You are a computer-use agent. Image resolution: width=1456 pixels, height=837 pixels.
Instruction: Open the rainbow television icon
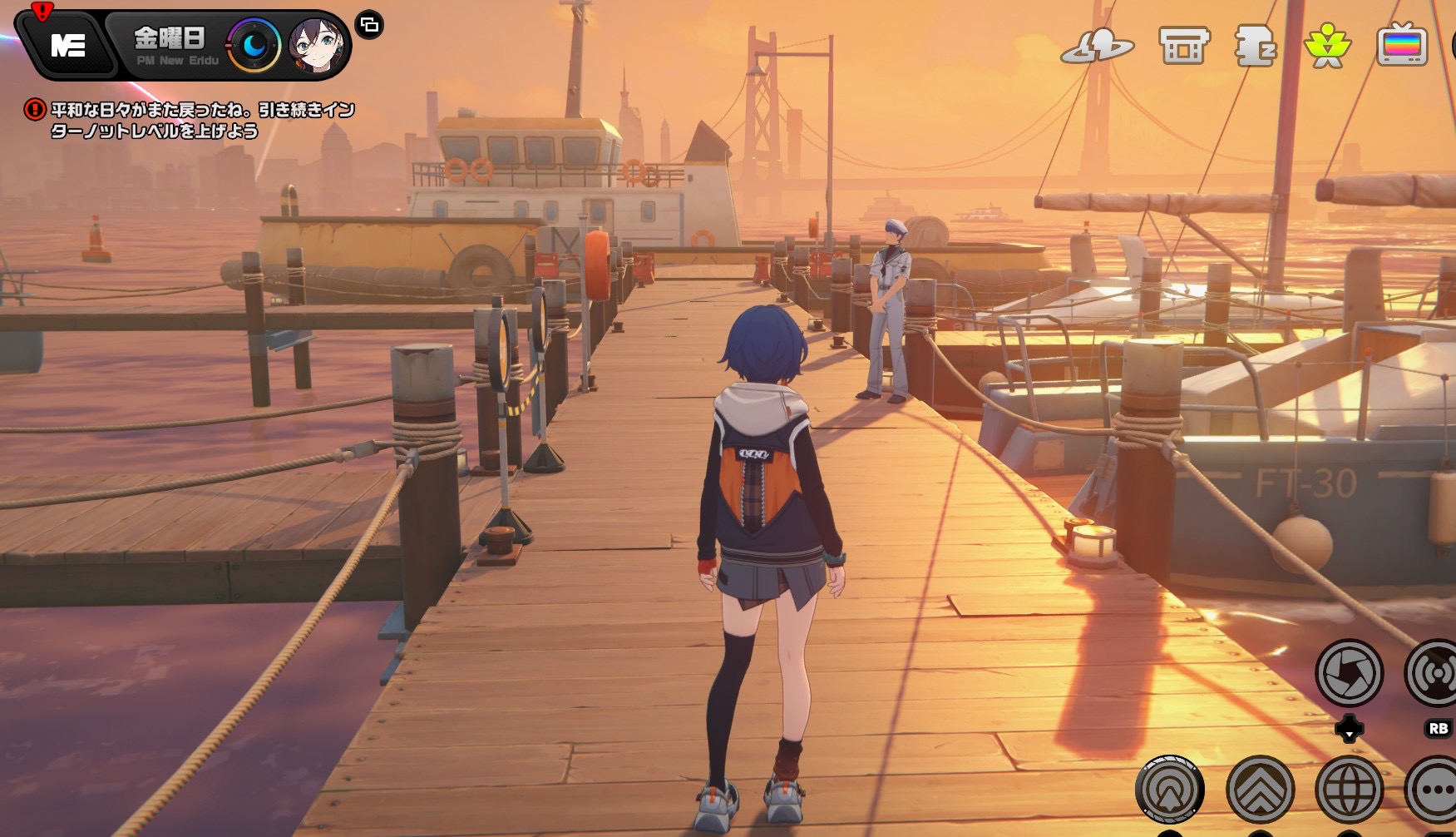1402,46
